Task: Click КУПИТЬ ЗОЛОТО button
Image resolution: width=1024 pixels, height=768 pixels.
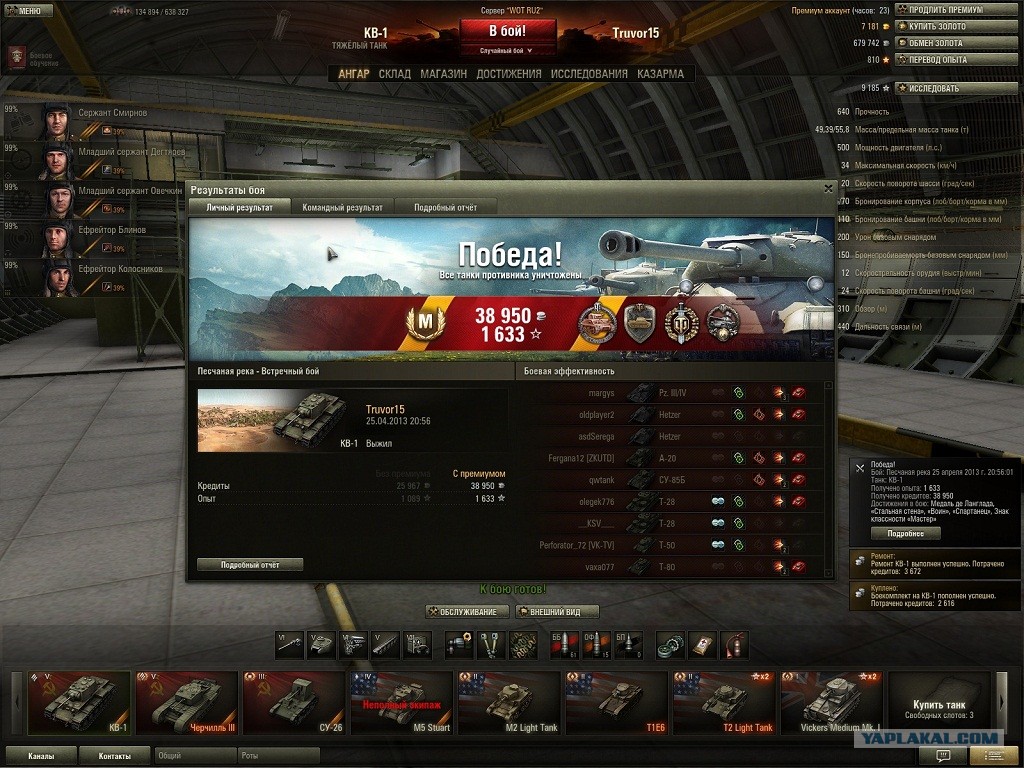Action: pos(955,27)
